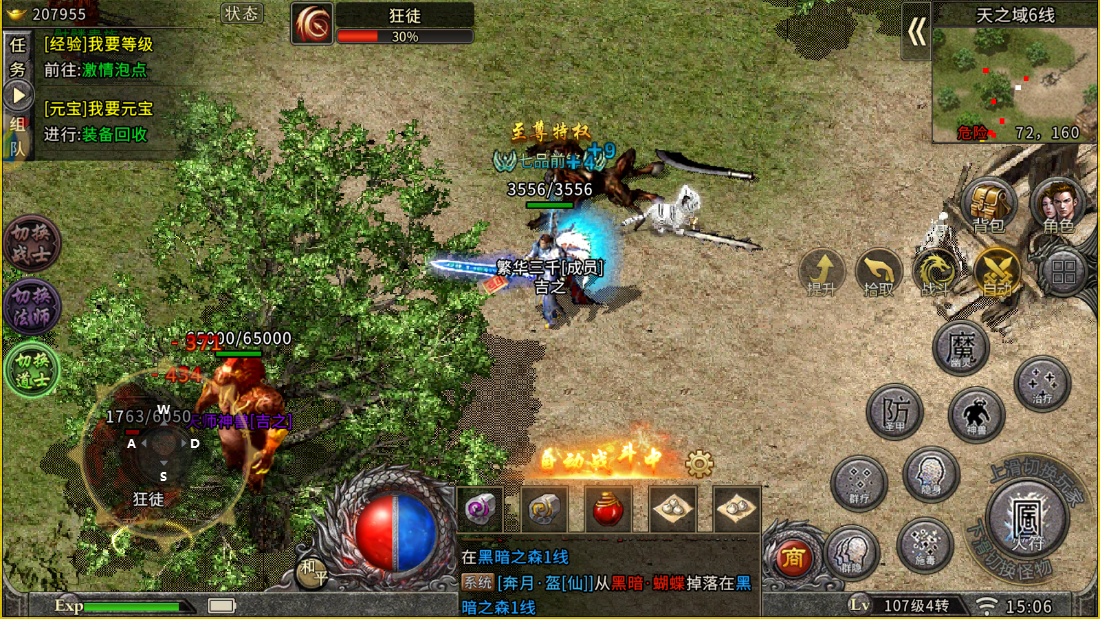Select the 装备回收 quest link
This screenshot has height=619, width=1100.
coord(114,134)
